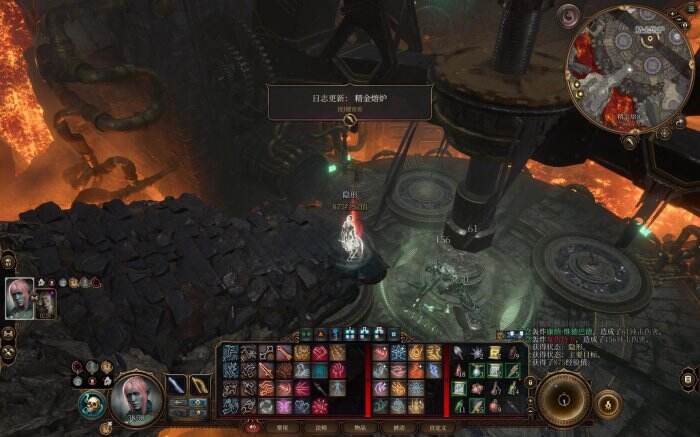700x437 pixels.
Task: Select the ranged bow weapon slot
Action: pos(200,385)
